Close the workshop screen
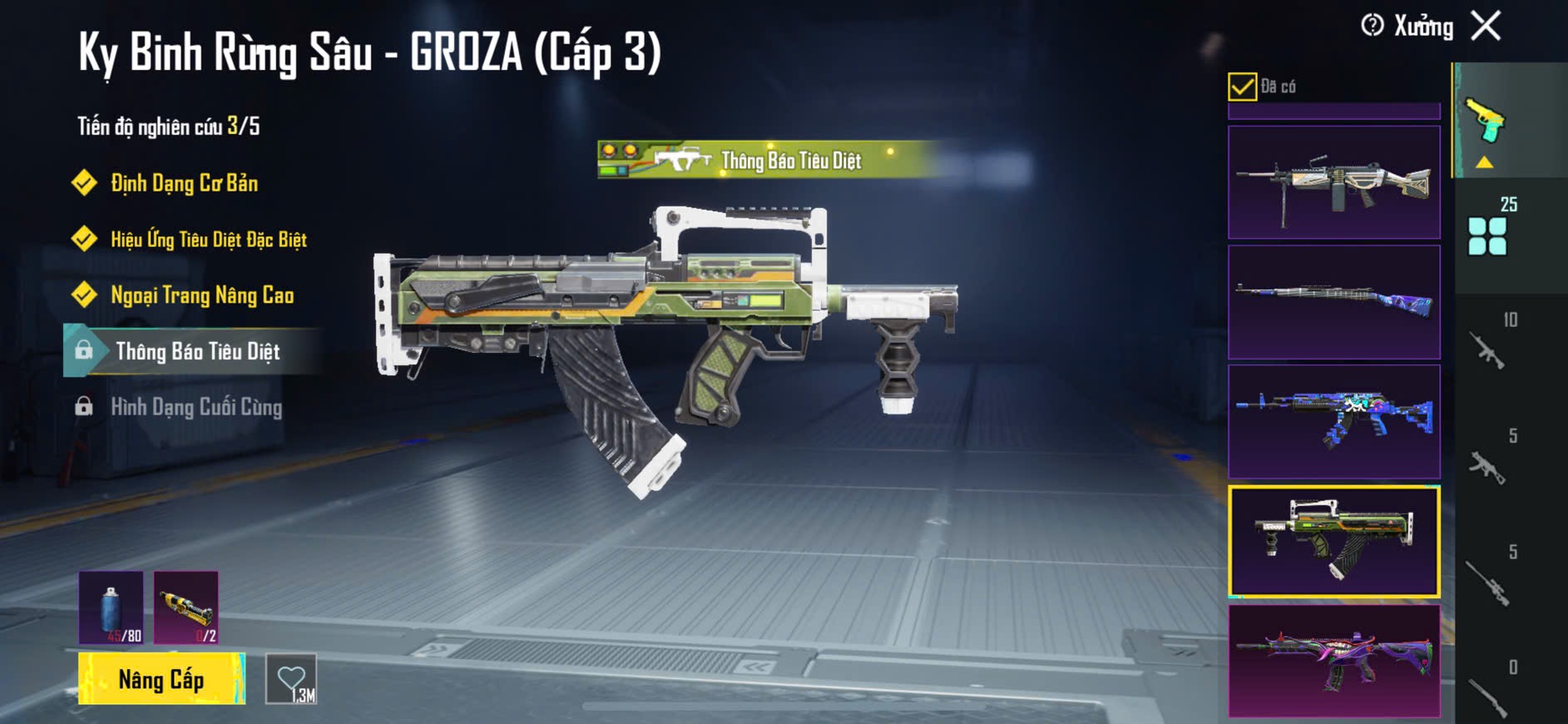 1486,26
